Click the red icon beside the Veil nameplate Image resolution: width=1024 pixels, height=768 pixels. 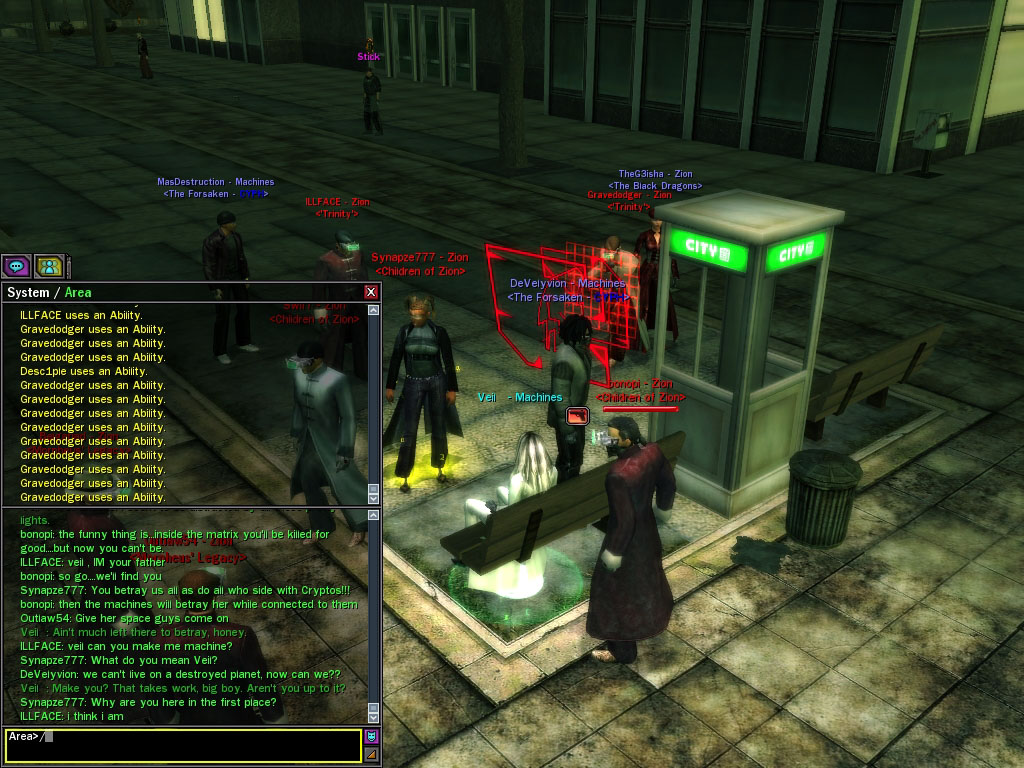click(577, 415)
